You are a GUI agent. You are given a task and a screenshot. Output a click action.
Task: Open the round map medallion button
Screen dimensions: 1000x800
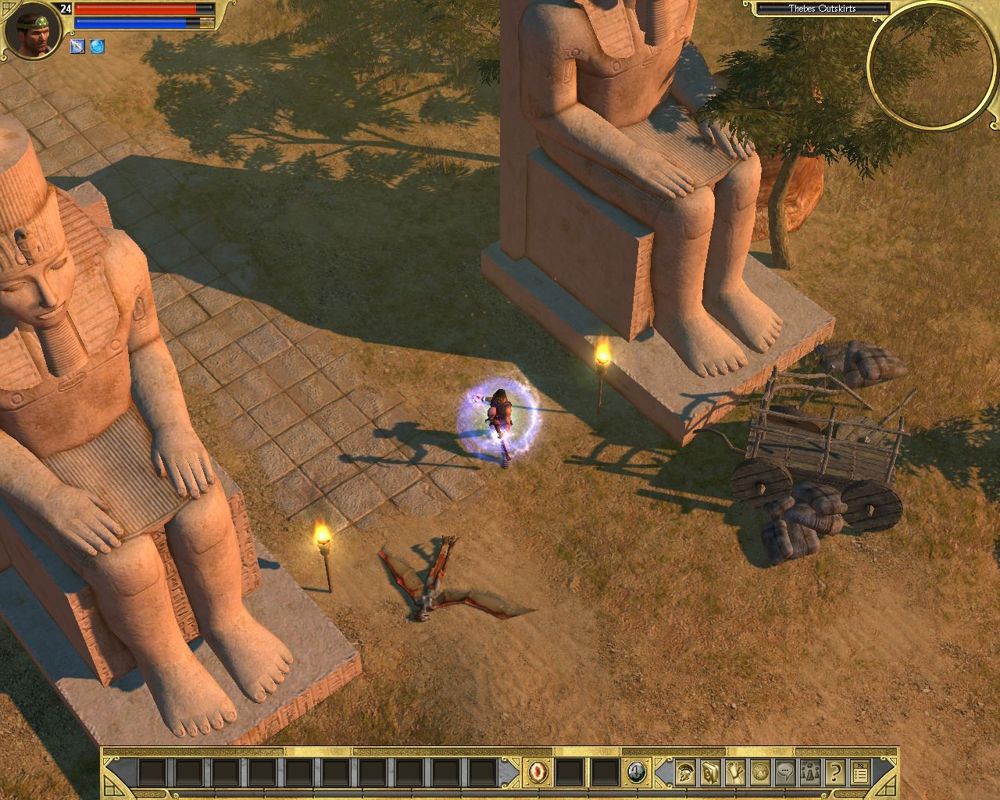point(760,772)
